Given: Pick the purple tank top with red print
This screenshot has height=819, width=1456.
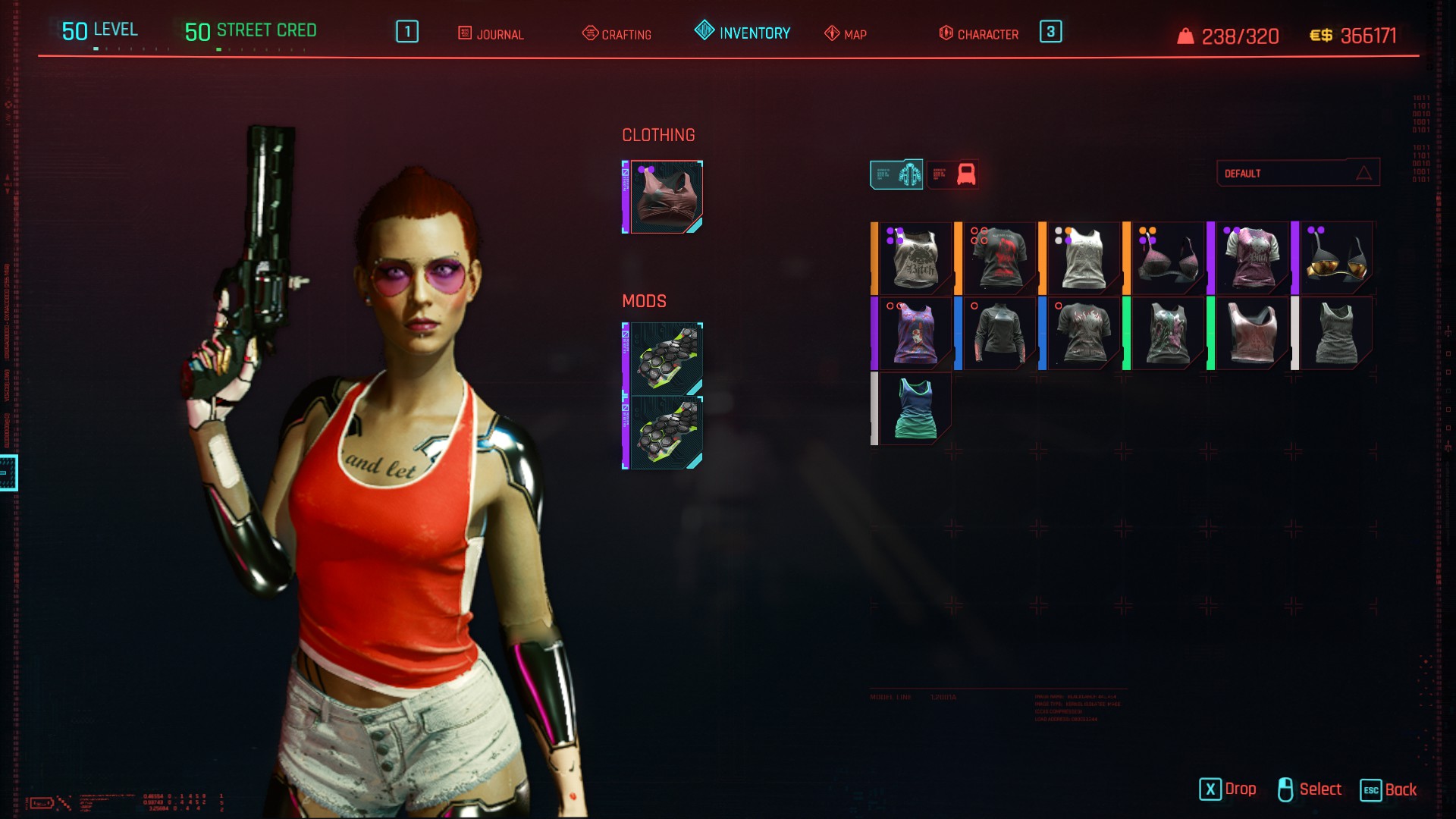Looking at the screenshot, I should [914, 334].
